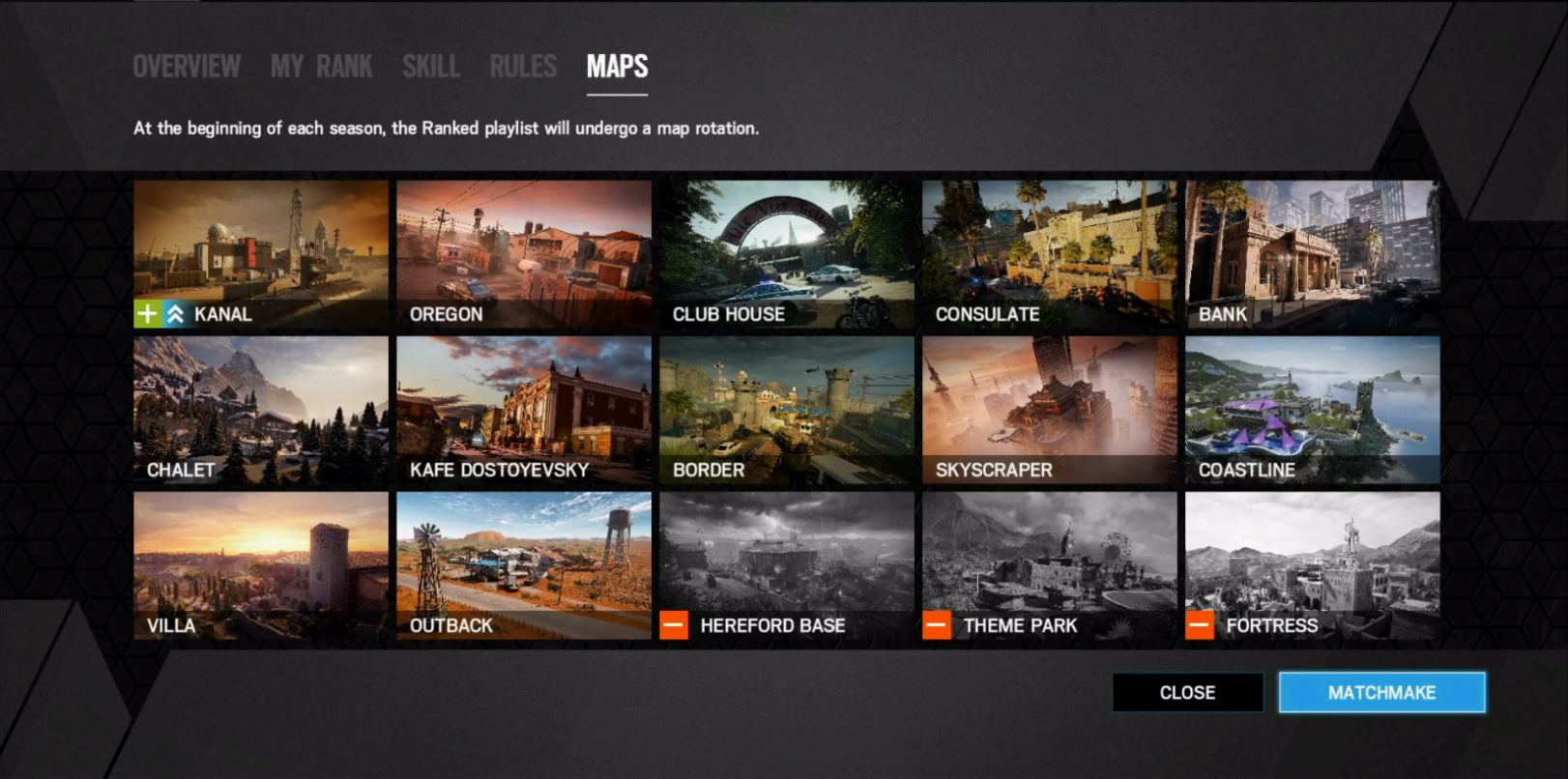Choose the Coastline map thumbnail

click(x=1313, y=410)
